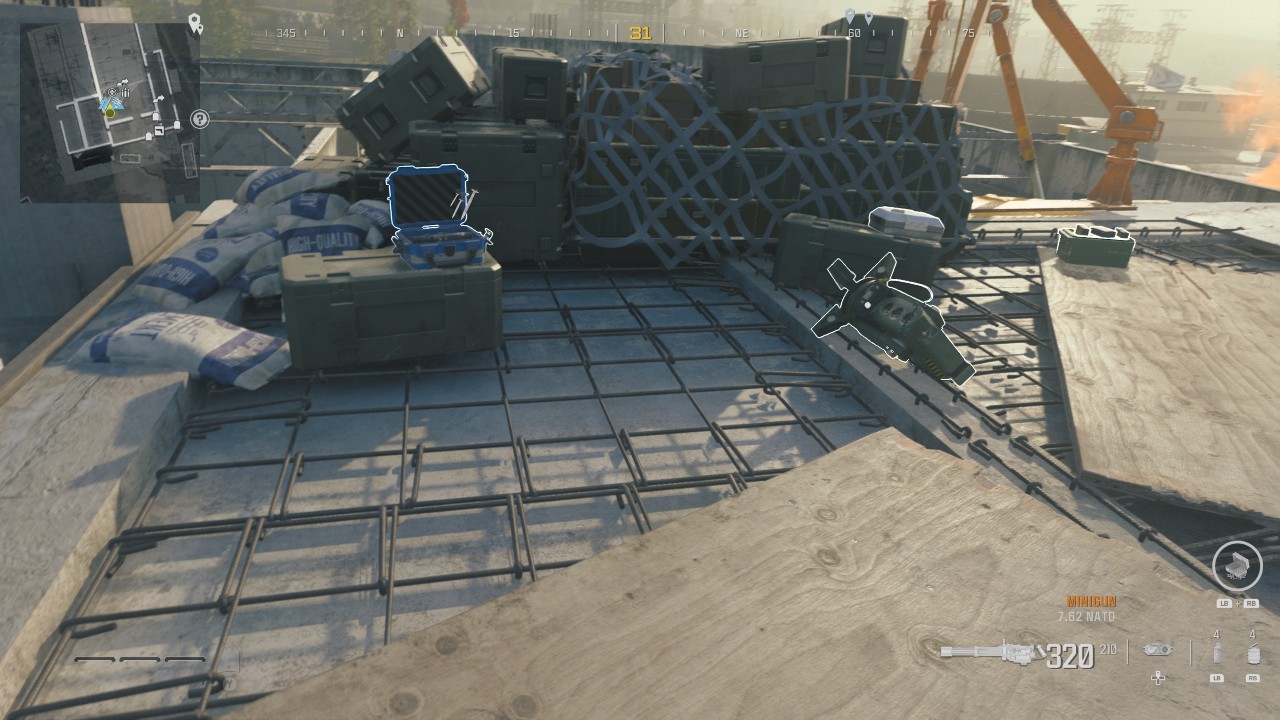Select the question mark icon beside the minimap
Viewport: 1280px width, 720px height.
tap(200, 119)
